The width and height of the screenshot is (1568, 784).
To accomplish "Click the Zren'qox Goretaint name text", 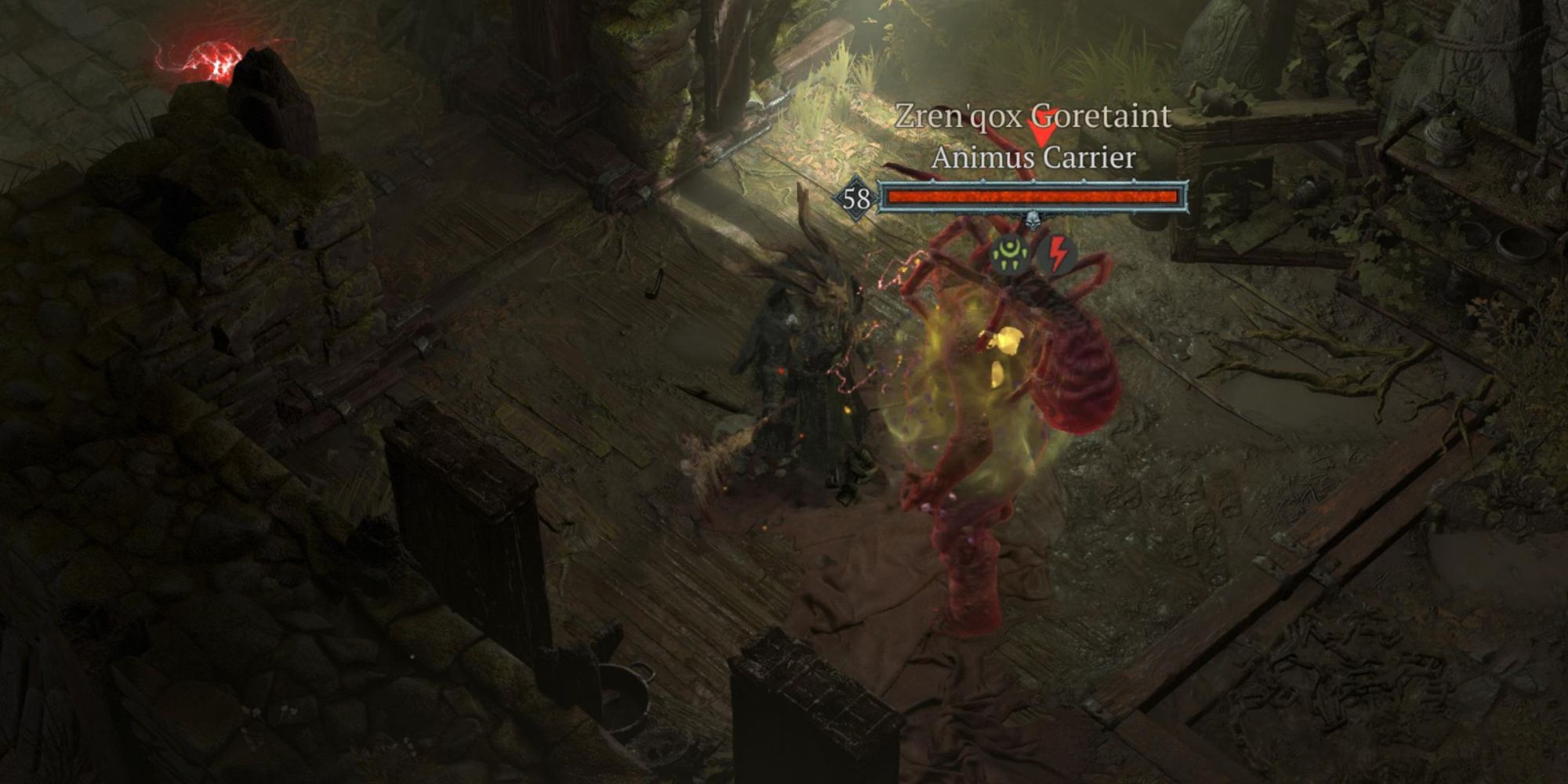I will coord(1035,116).
